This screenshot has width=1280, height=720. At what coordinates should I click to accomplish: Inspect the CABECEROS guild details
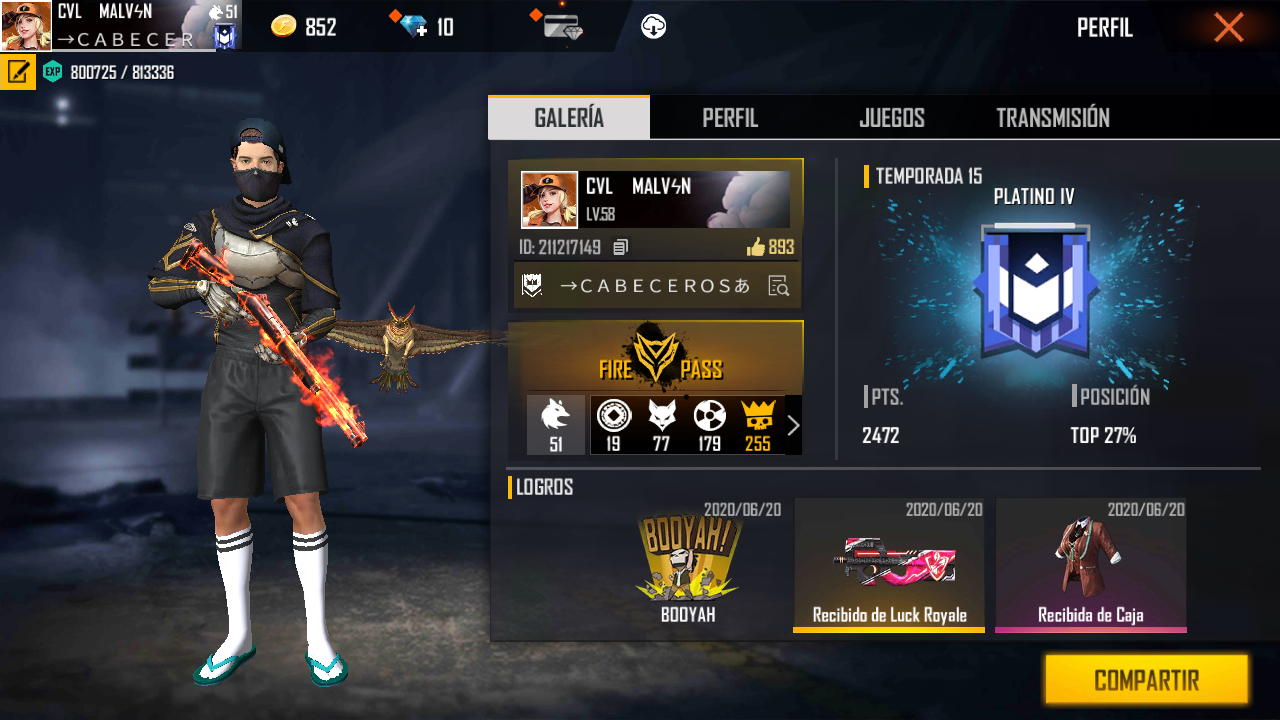click(779, 287)
